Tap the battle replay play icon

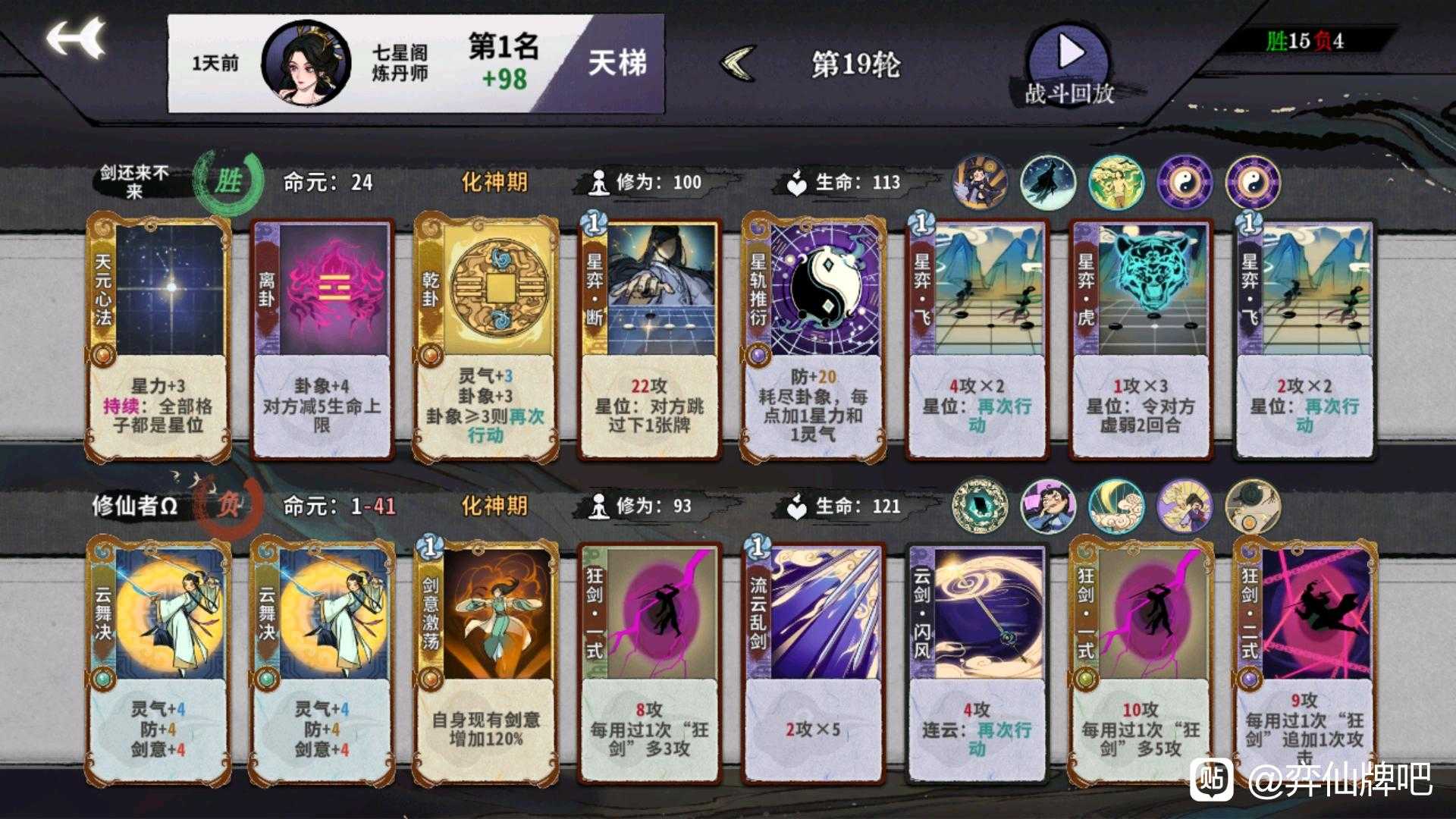click(1070, 52)
